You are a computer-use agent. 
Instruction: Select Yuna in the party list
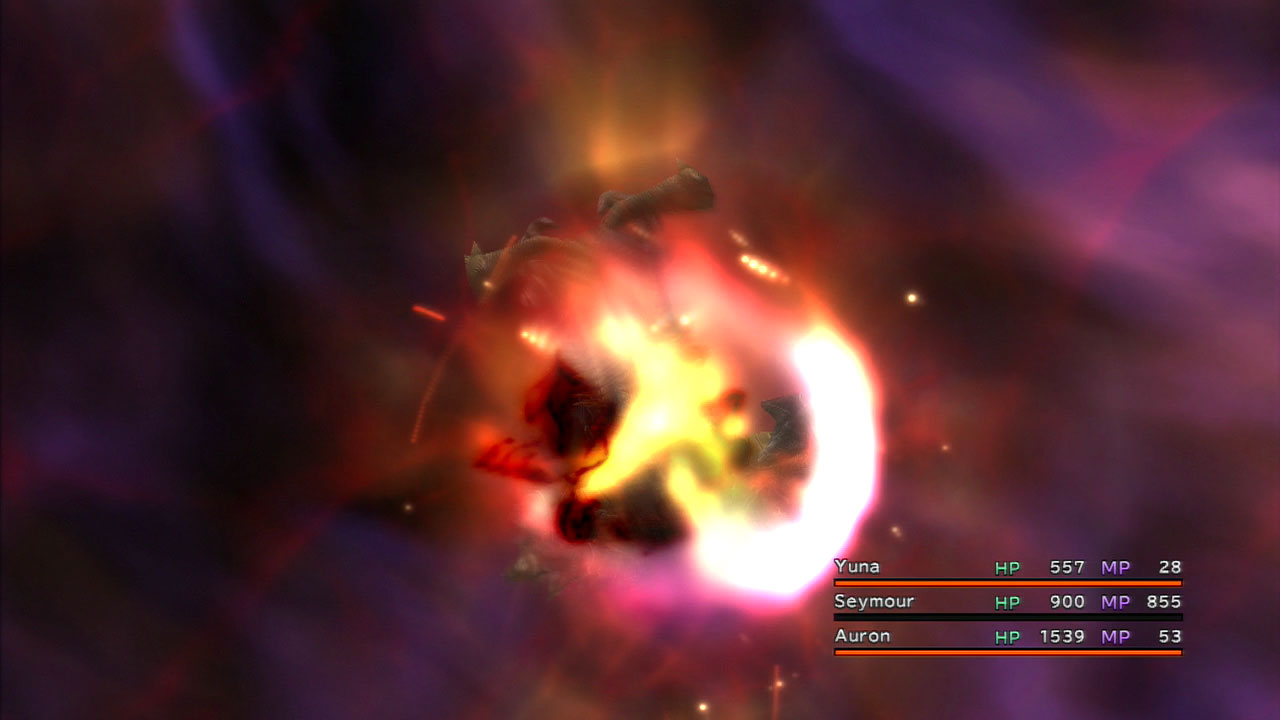click(x=857, y=567)
